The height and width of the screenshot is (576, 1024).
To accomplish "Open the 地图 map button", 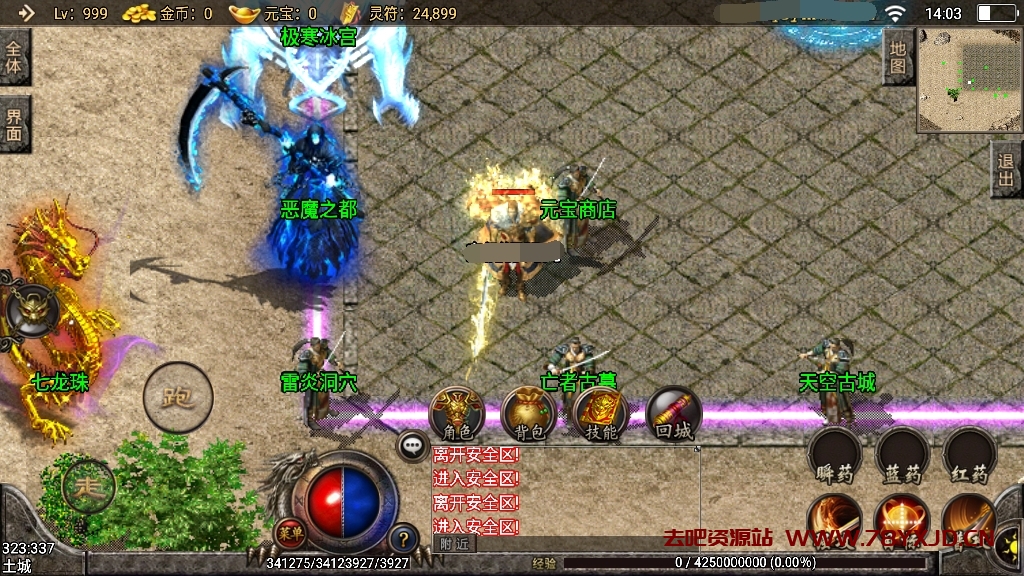I will [x=898, y=57].
